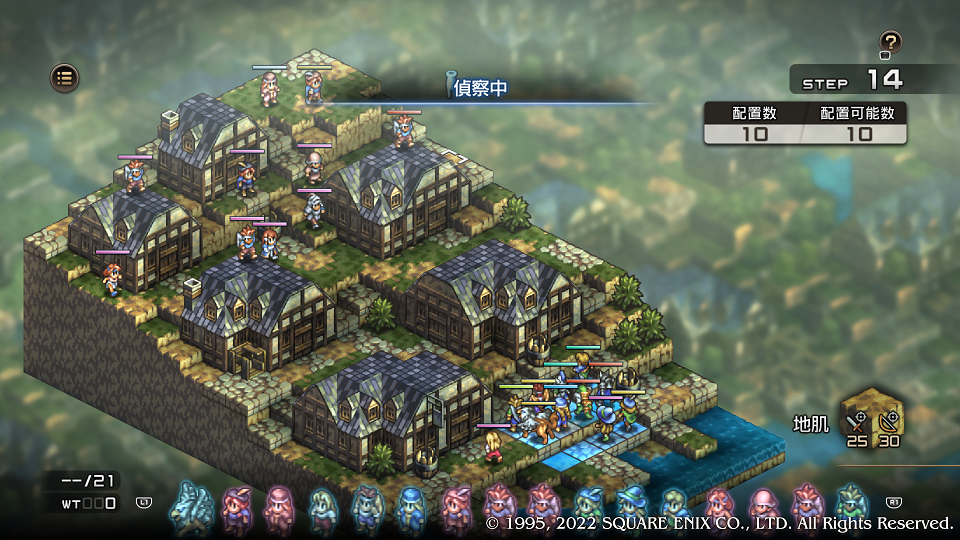Image resolution: width=960 pixels, height=540 pixels.
Task: Select the last portrait in the turn order
Action: pos(850,503)
